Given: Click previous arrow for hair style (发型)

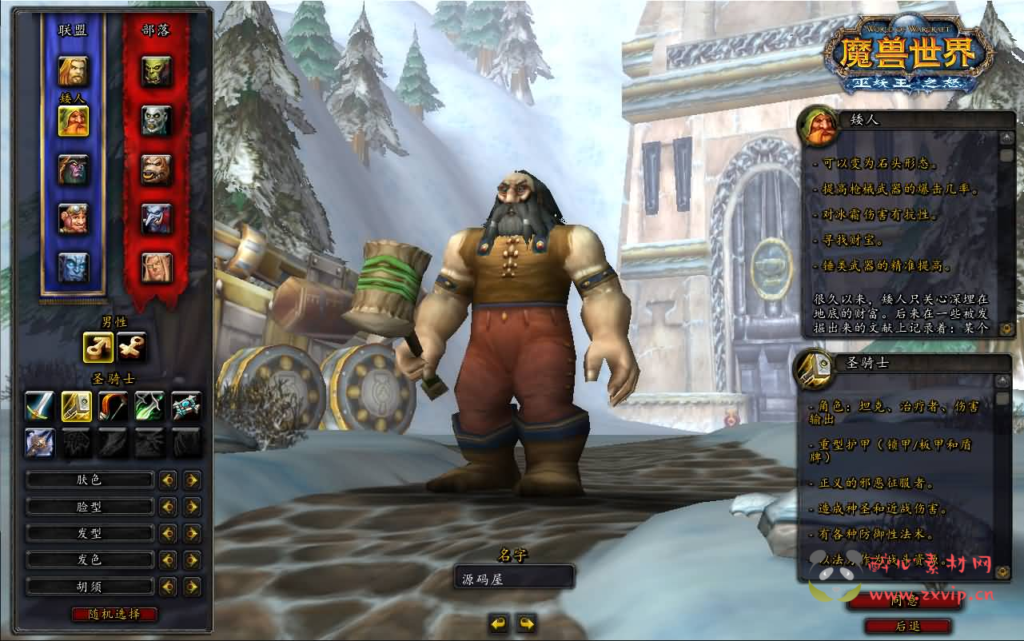Looking at the screenshot, I should (x=168, y=533).
